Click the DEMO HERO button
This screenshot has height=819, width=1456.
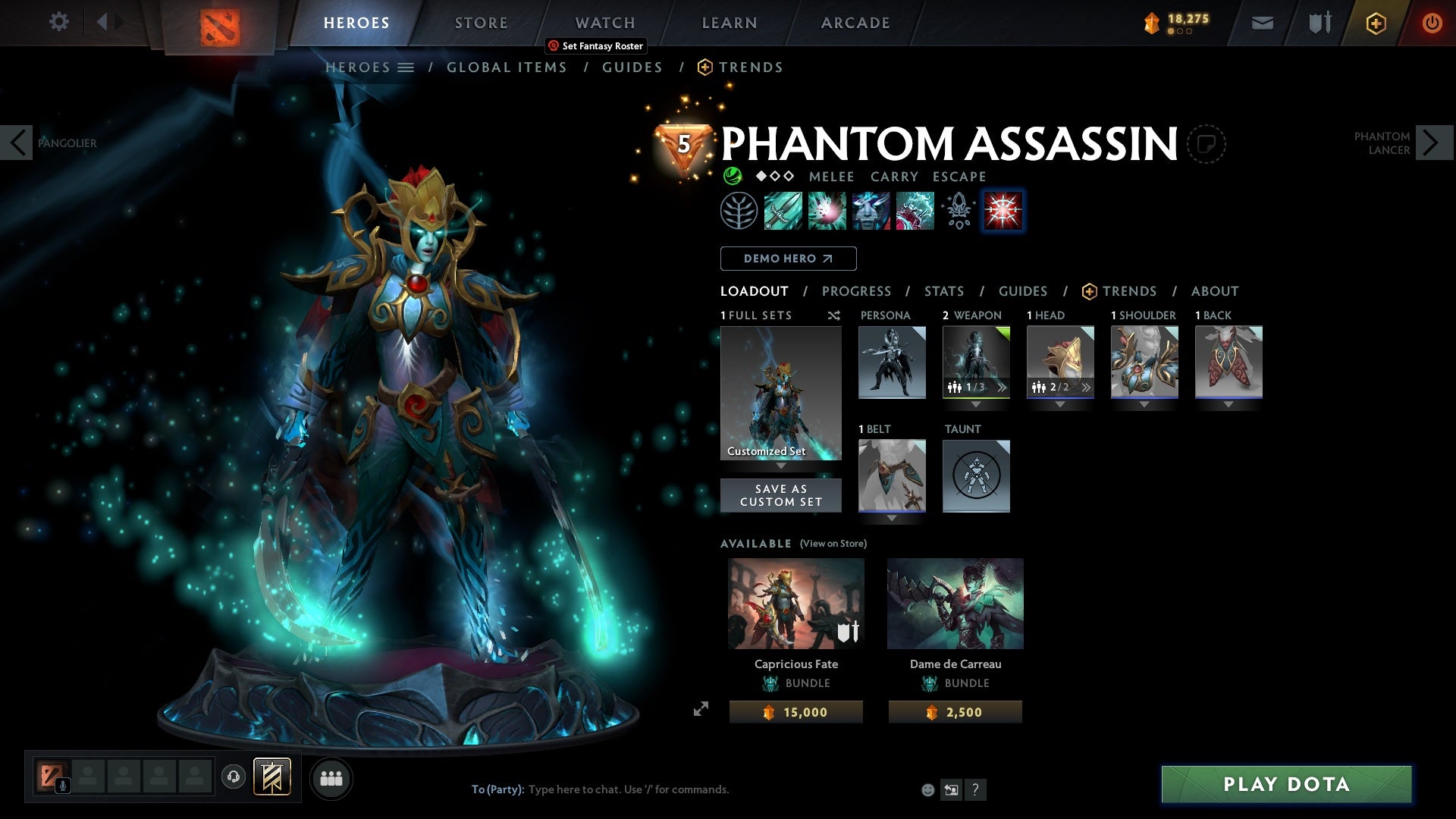pos(787,259)
